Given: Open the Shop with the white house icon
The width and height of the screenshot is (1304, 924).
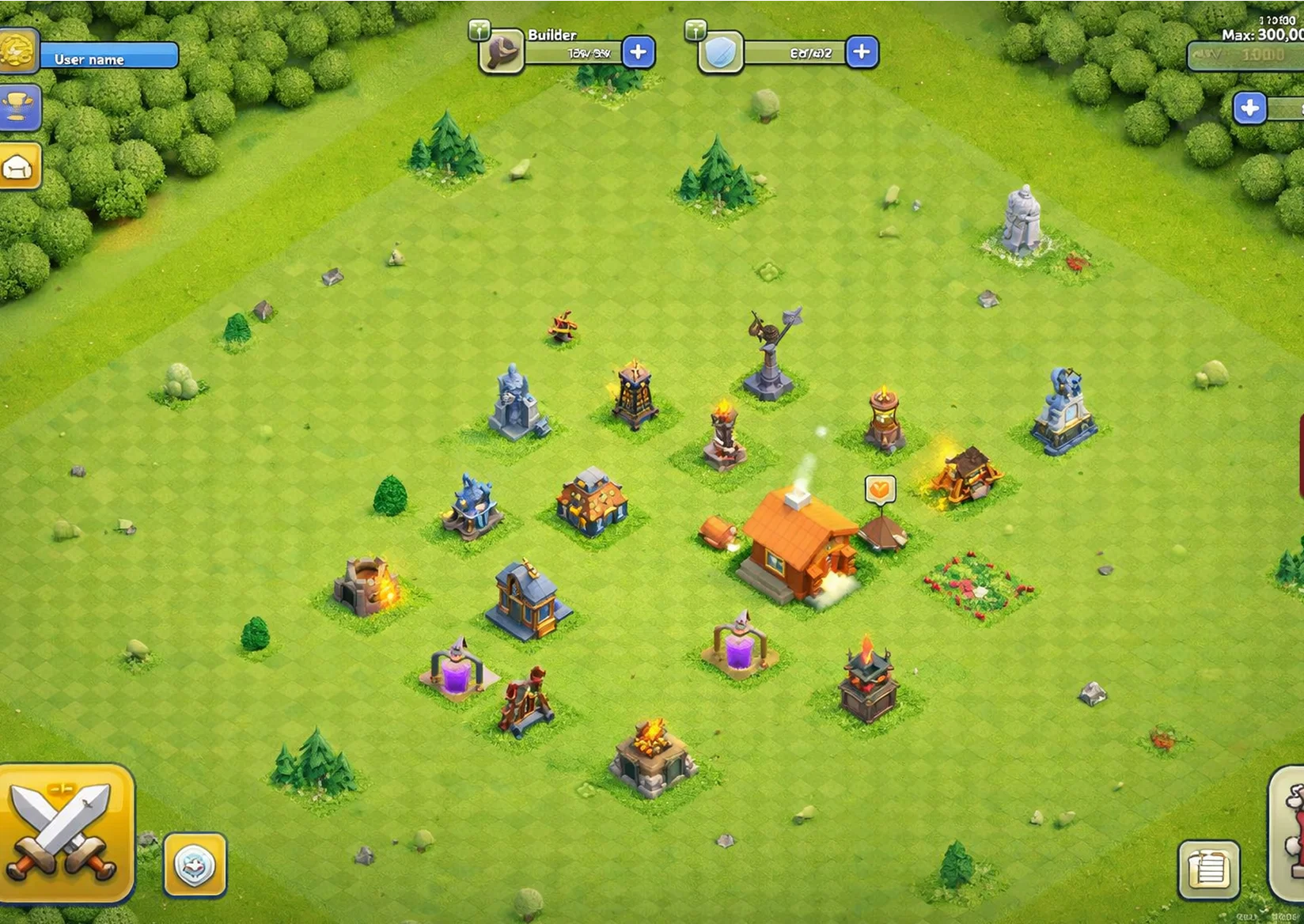Looking at the screenshot, I should coord(20,166).
